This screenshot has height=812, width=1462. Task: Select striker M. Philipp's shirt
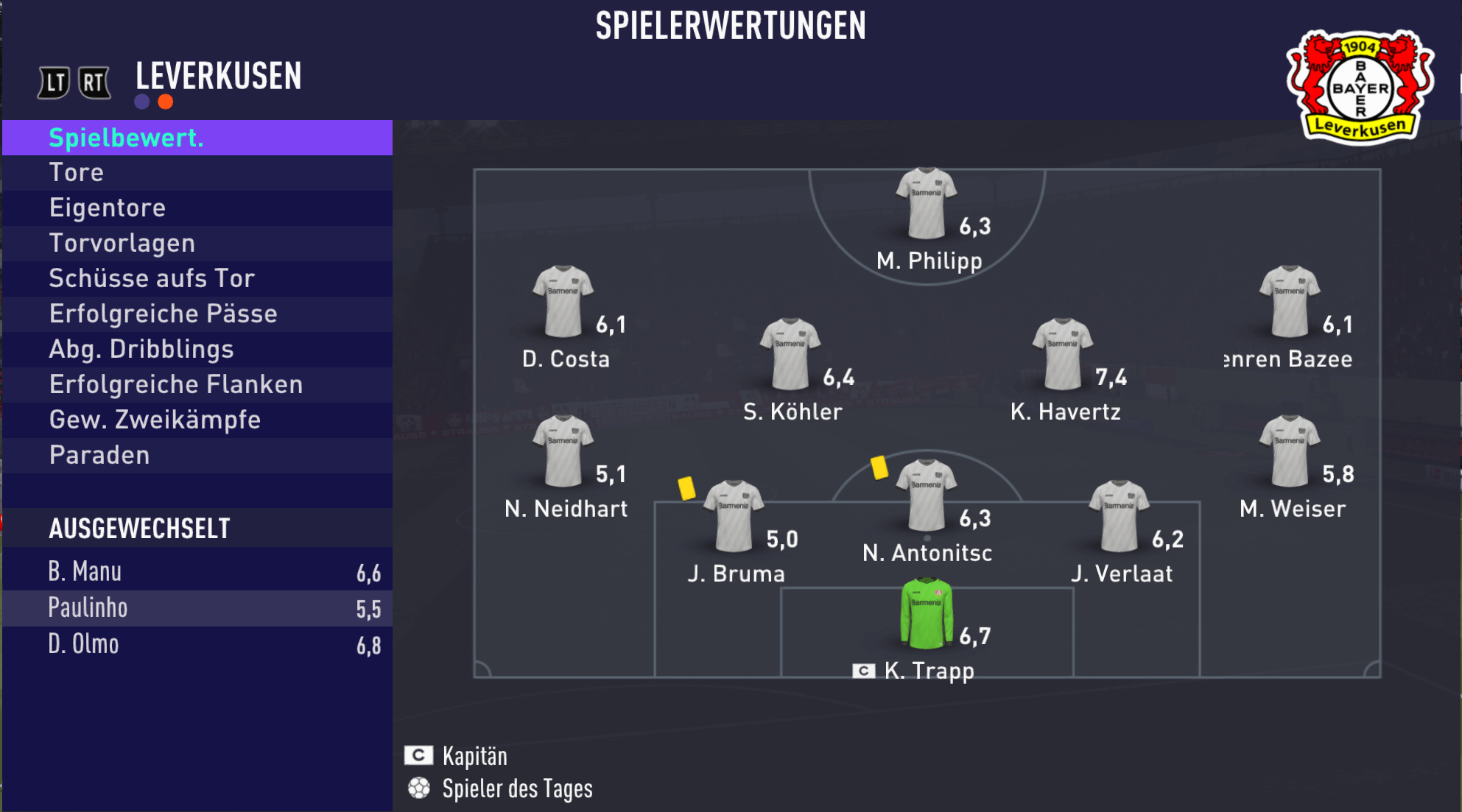click(x=926, y=204)
